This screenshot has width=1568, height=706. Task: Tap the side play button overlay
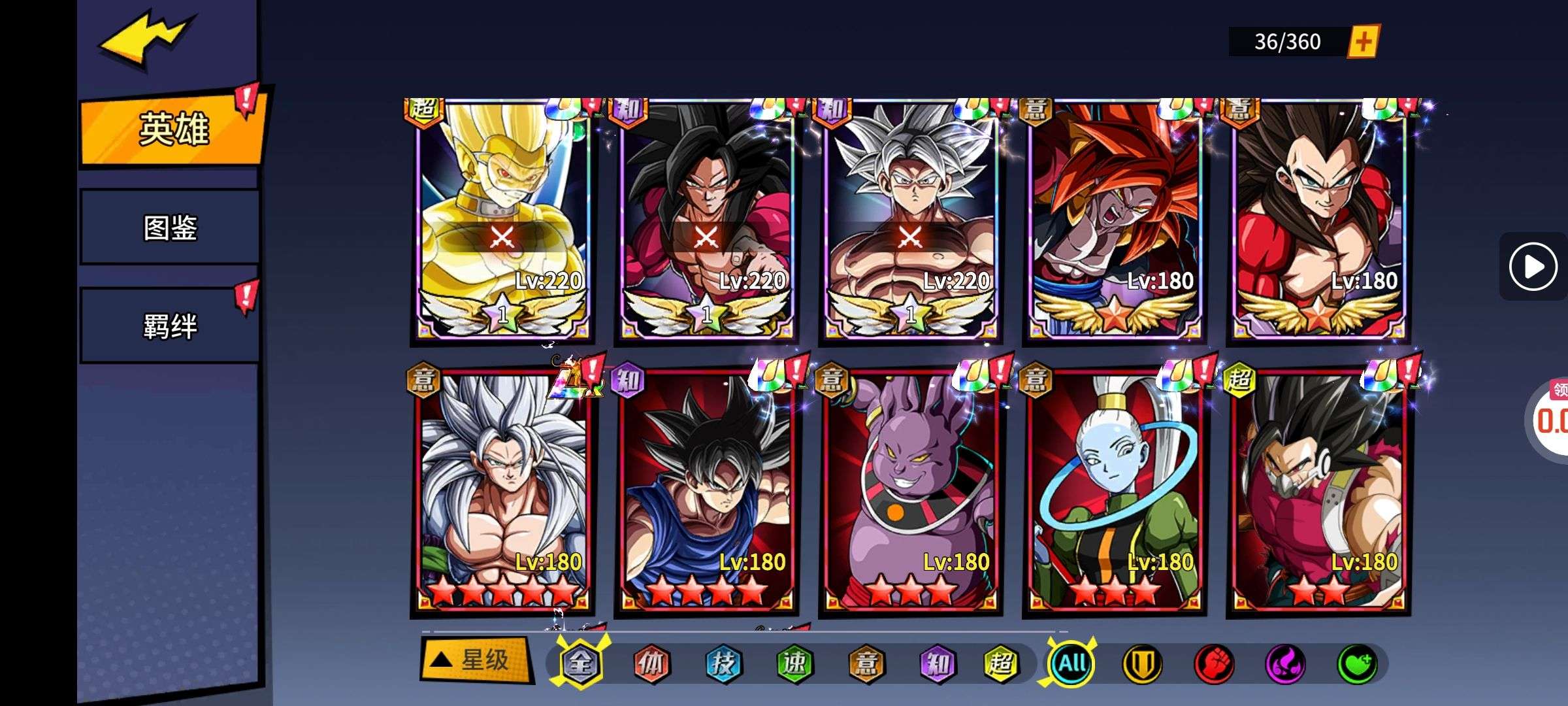click(1533, 266)
